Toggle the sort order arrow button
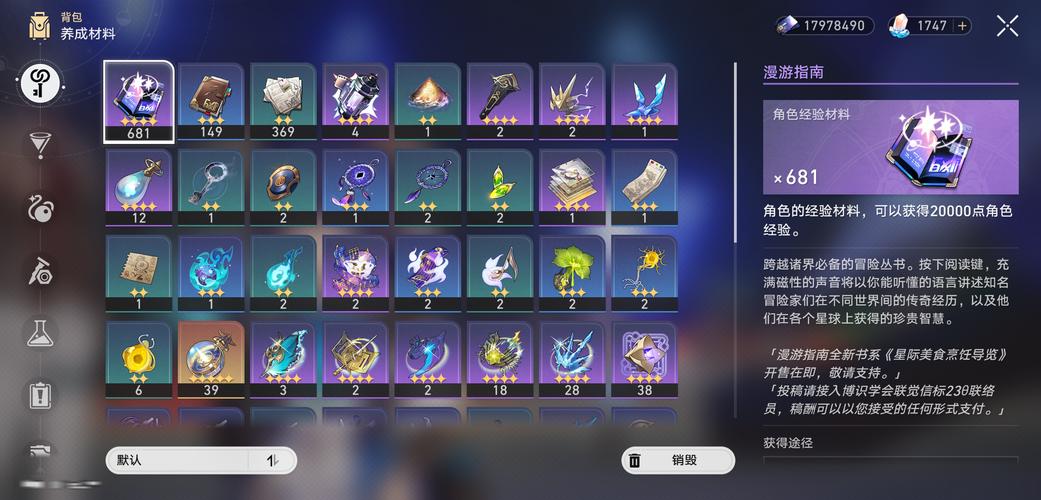1041x500 pixels. [273, 460]
